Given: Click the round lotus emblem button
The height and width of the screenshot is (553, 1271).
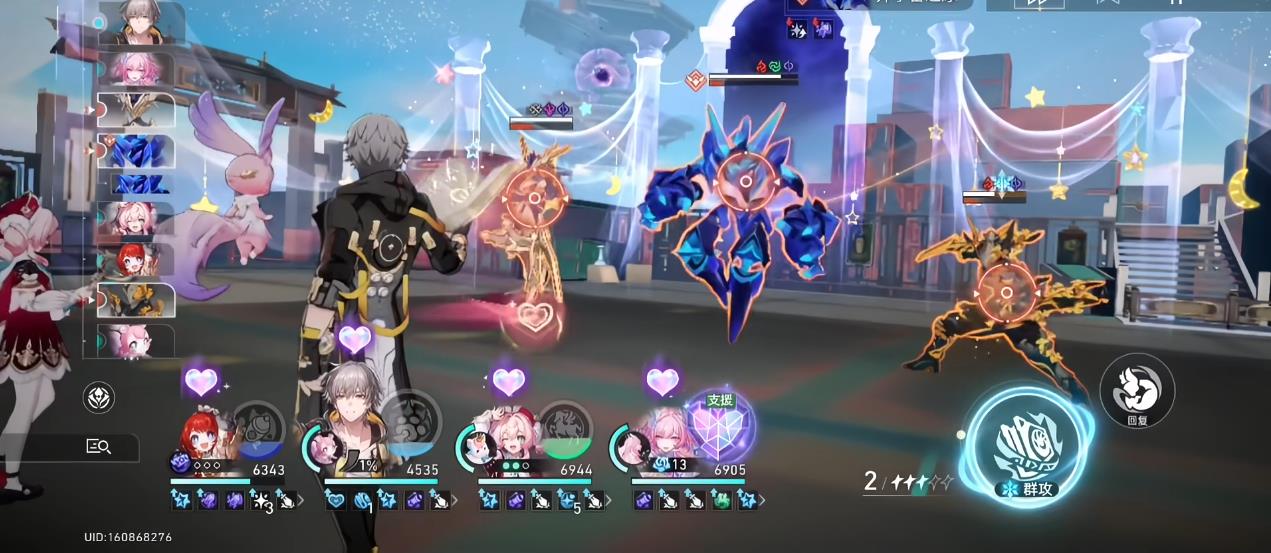Looking at the screenshot, I should click(x=98, y=397).
